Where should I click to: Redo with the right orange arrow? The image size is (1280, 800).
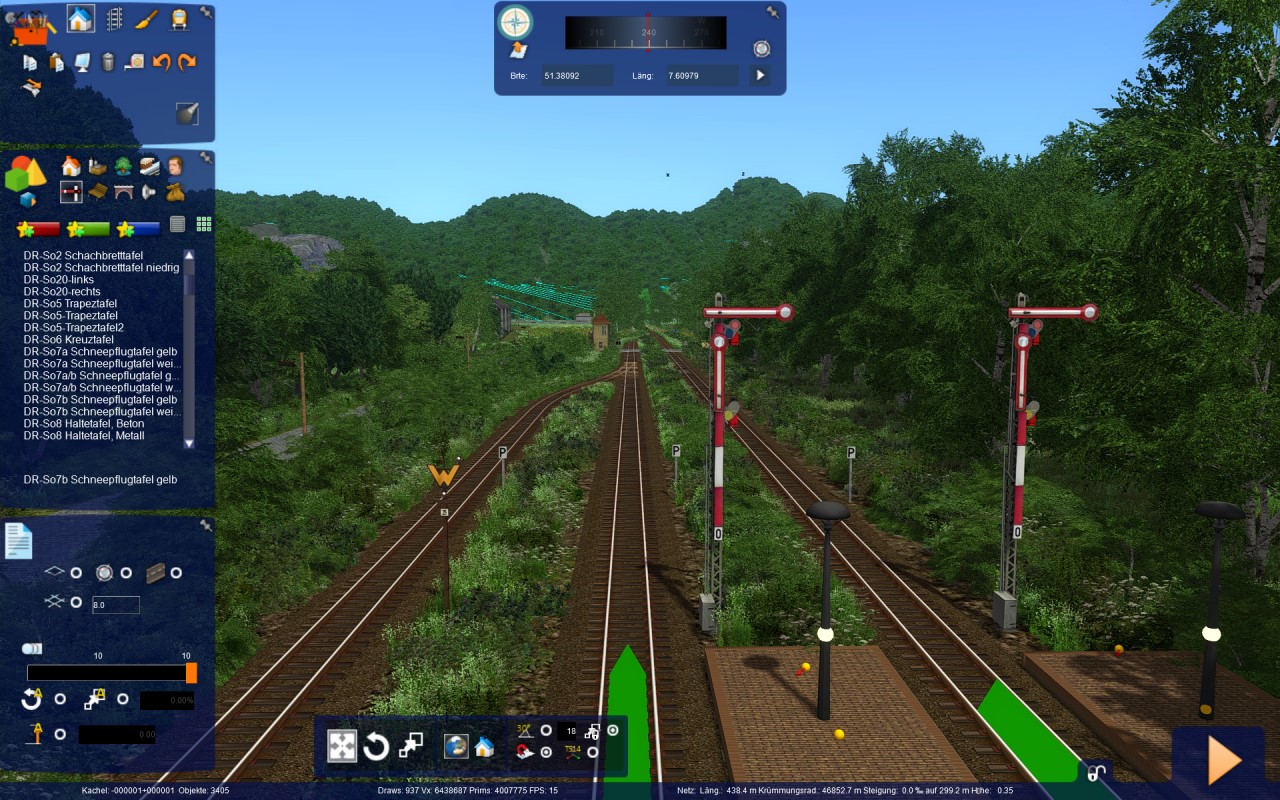(187, 62)
